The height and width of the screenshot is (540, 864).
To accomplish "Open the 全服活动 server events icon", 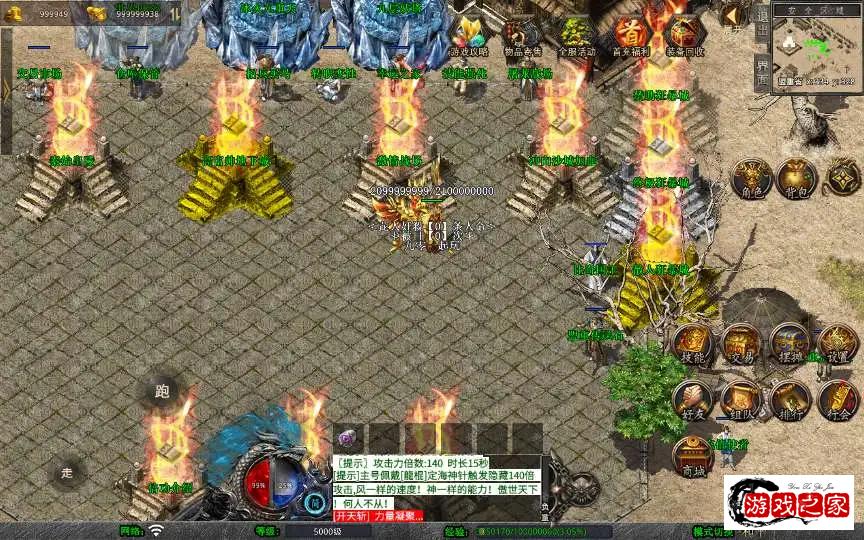I will pyautogui.click(x=575, y=35).
